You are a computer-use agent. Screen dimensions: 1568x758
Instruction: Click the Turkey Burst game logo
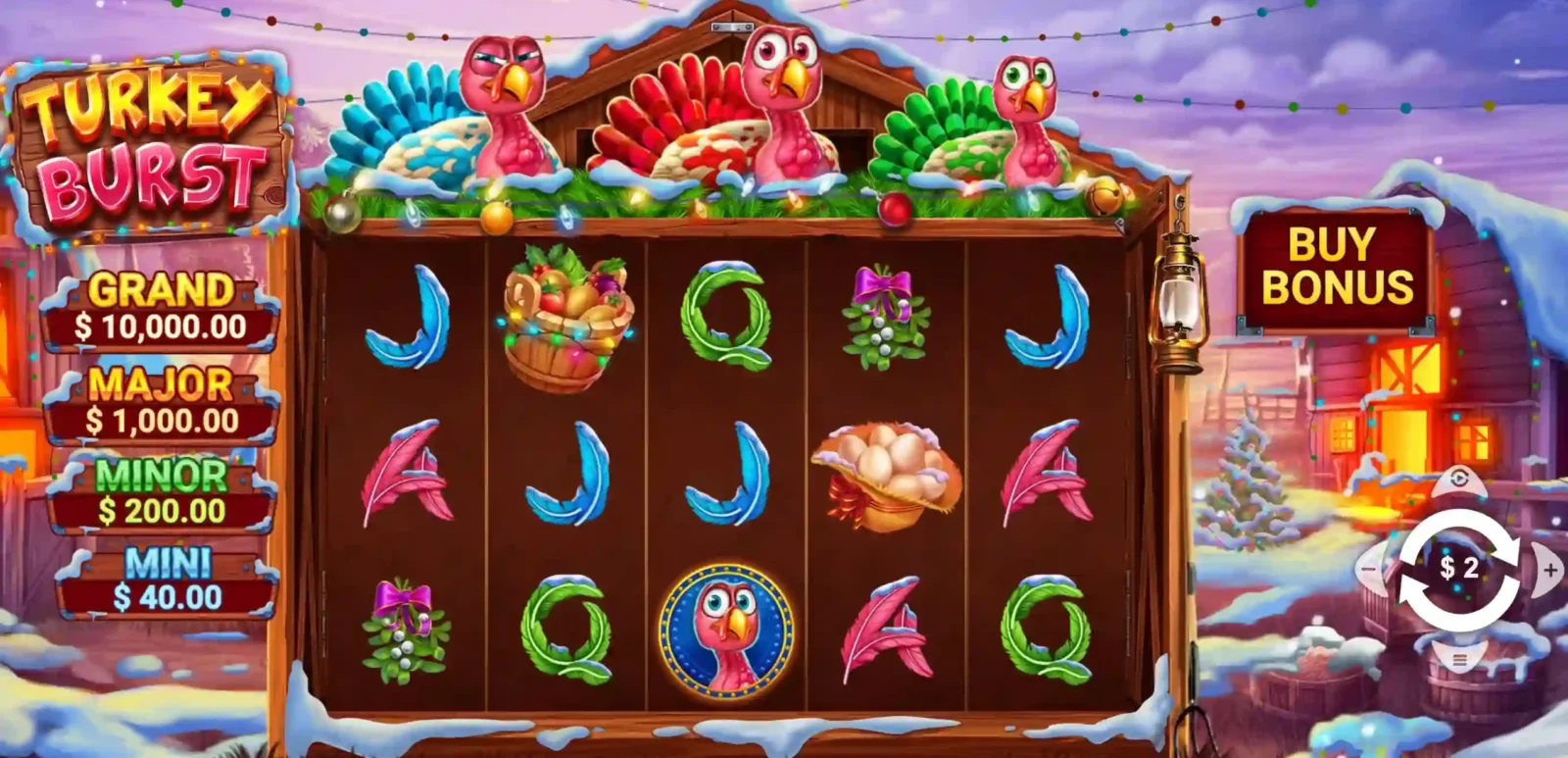click(149, 135)
